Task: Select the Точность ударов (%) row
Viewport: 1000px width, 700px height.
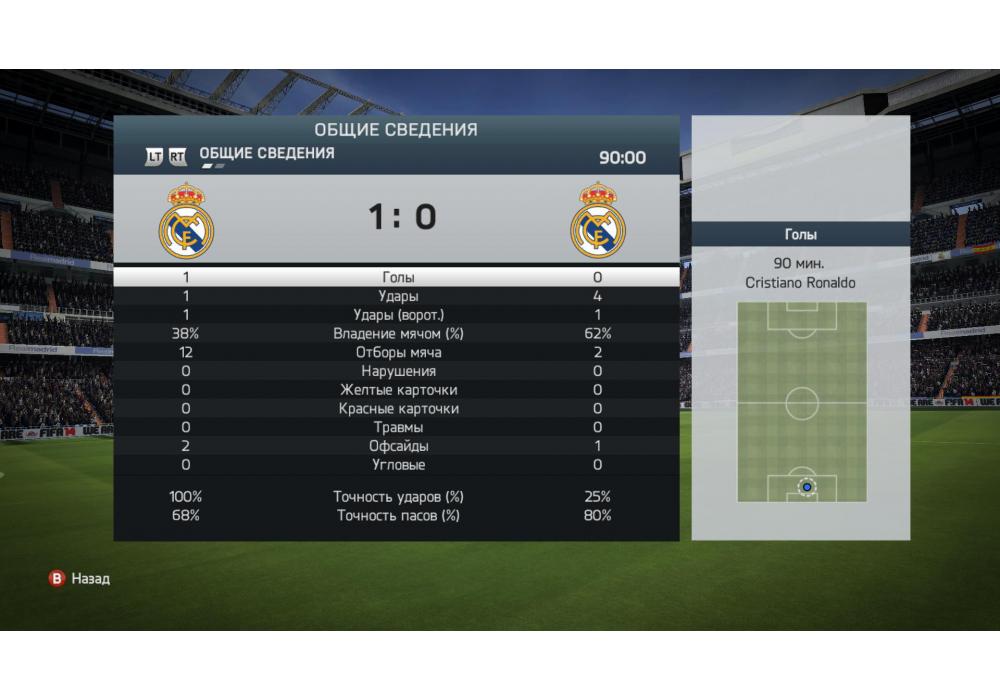Action: tap(398, 497)
